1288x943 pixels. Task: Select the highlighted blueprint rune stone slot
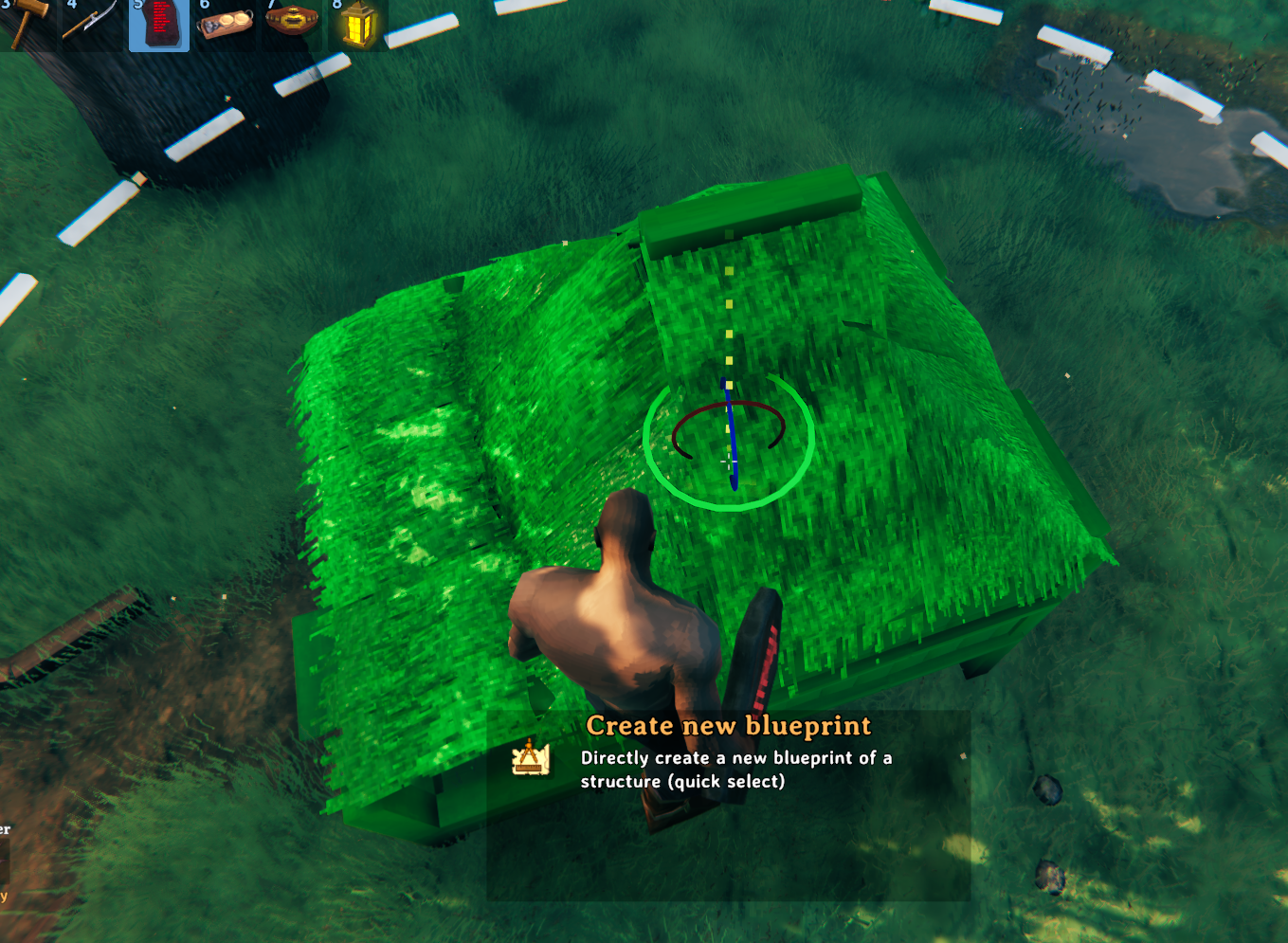click(159, 23)
